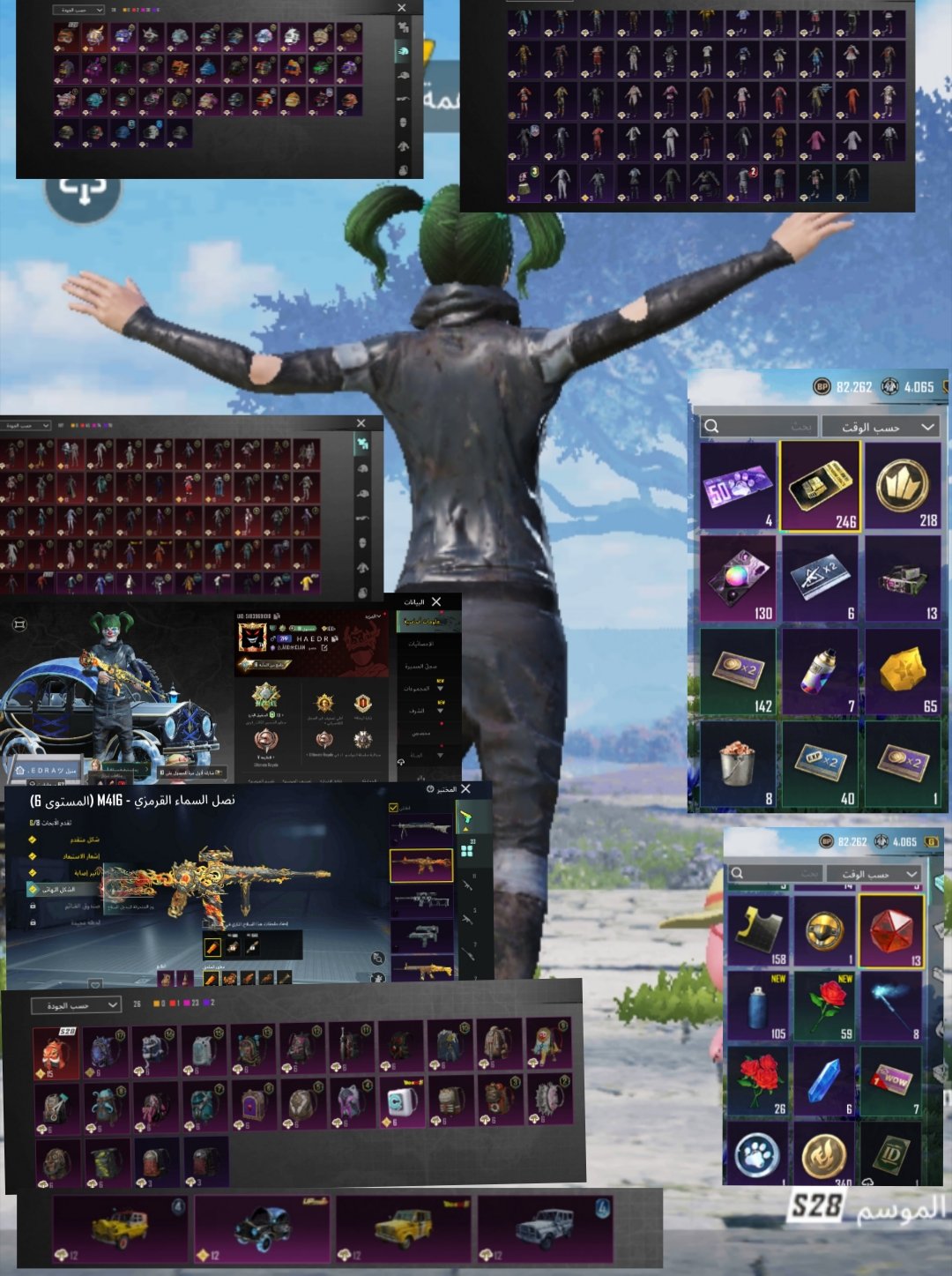Select the gold ticket item with 246
The width and height of the screenshot is (952, 1276).
click(820, 486)
